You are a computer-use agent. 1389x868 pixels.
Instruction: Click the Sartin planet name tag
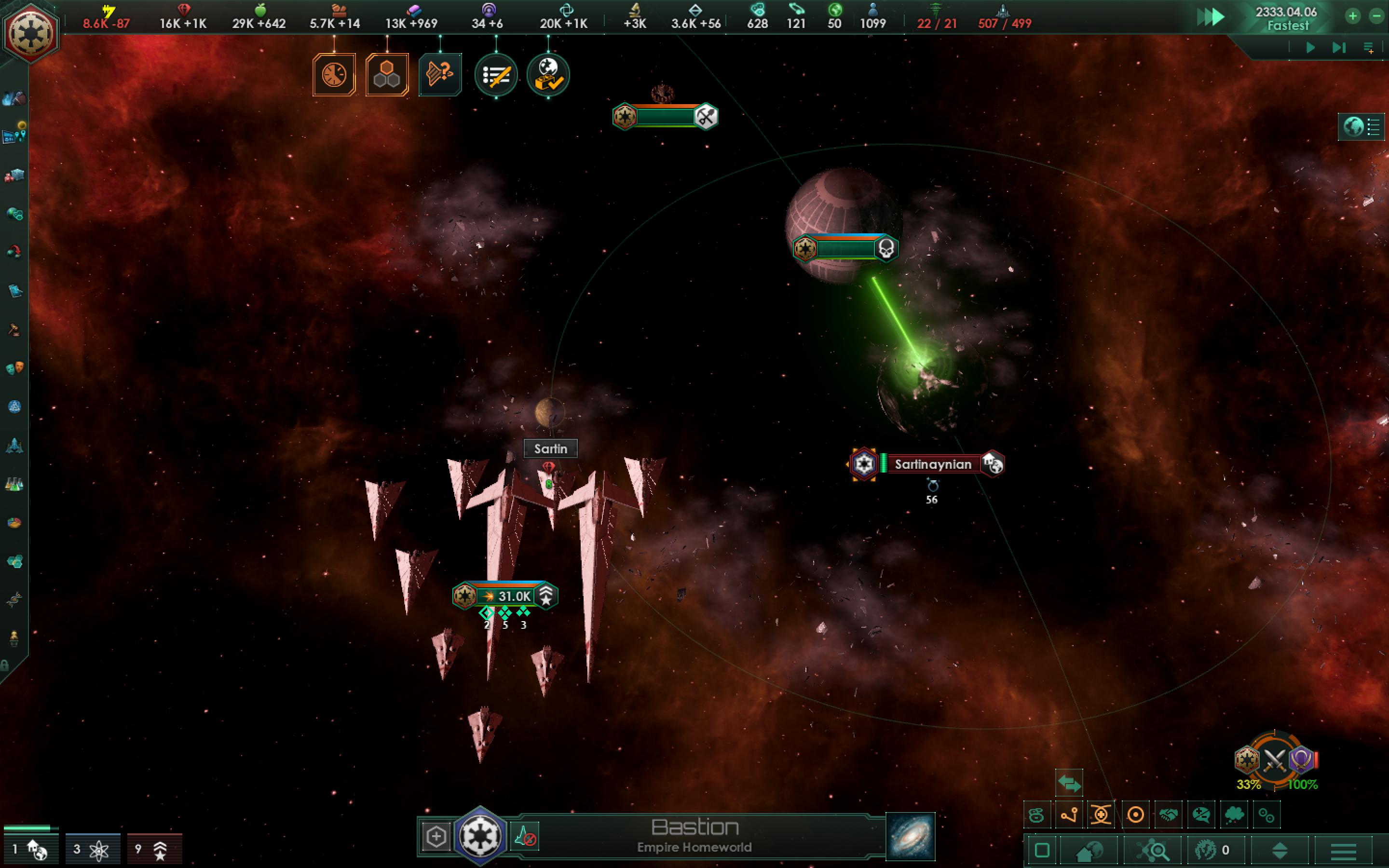pos(550,449)
